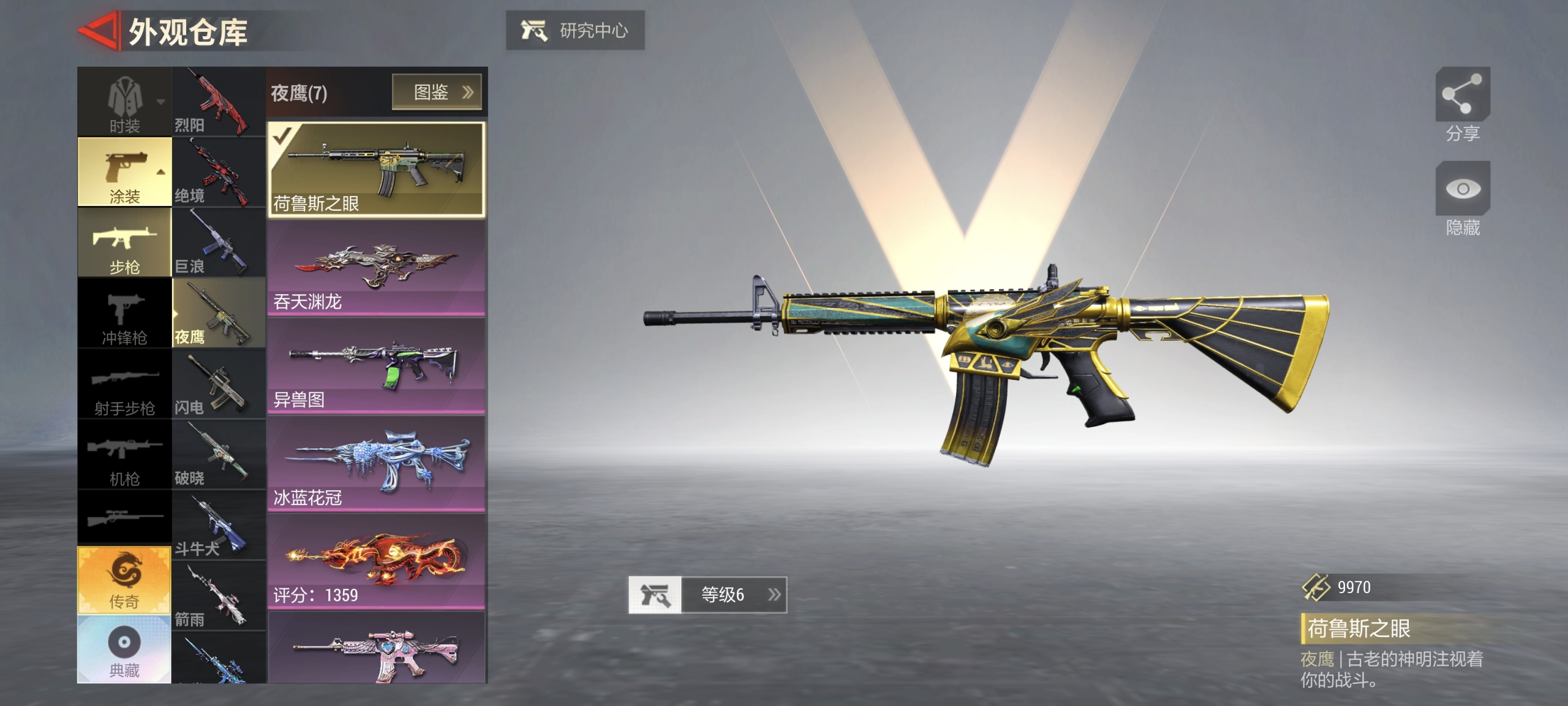Select the 吞天渊龙 skin
1568x706 pixels.
tap(376, 268)
